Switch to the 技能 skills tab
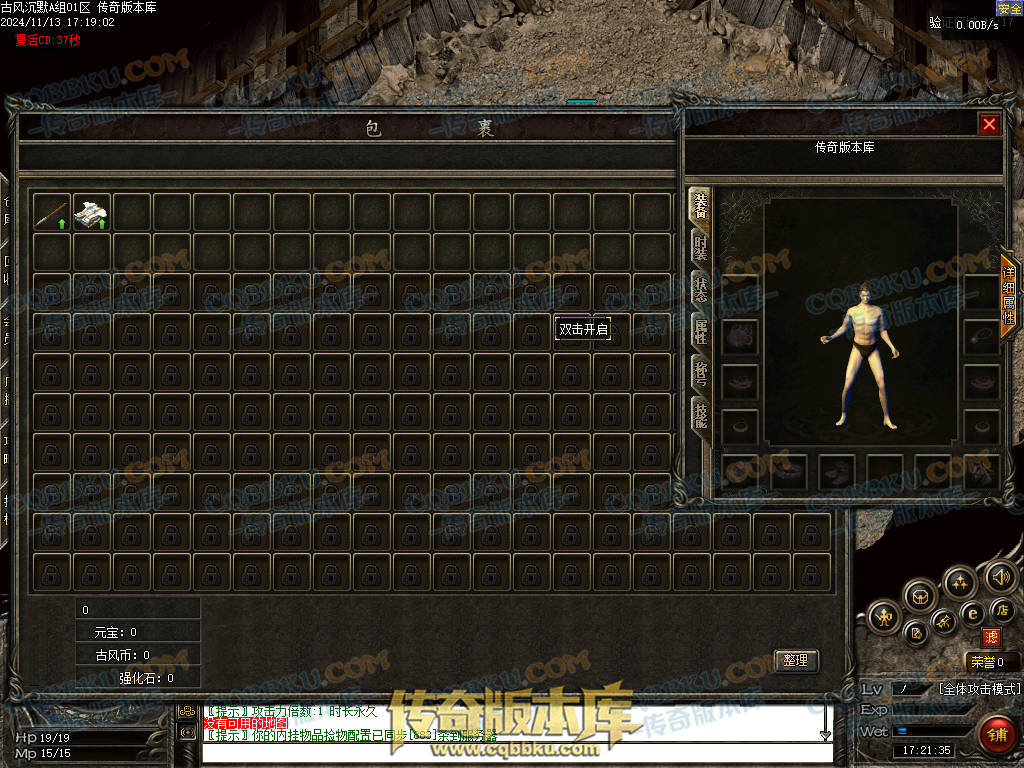This screenshot has height=768, width=1024. [x=701, y=413]
